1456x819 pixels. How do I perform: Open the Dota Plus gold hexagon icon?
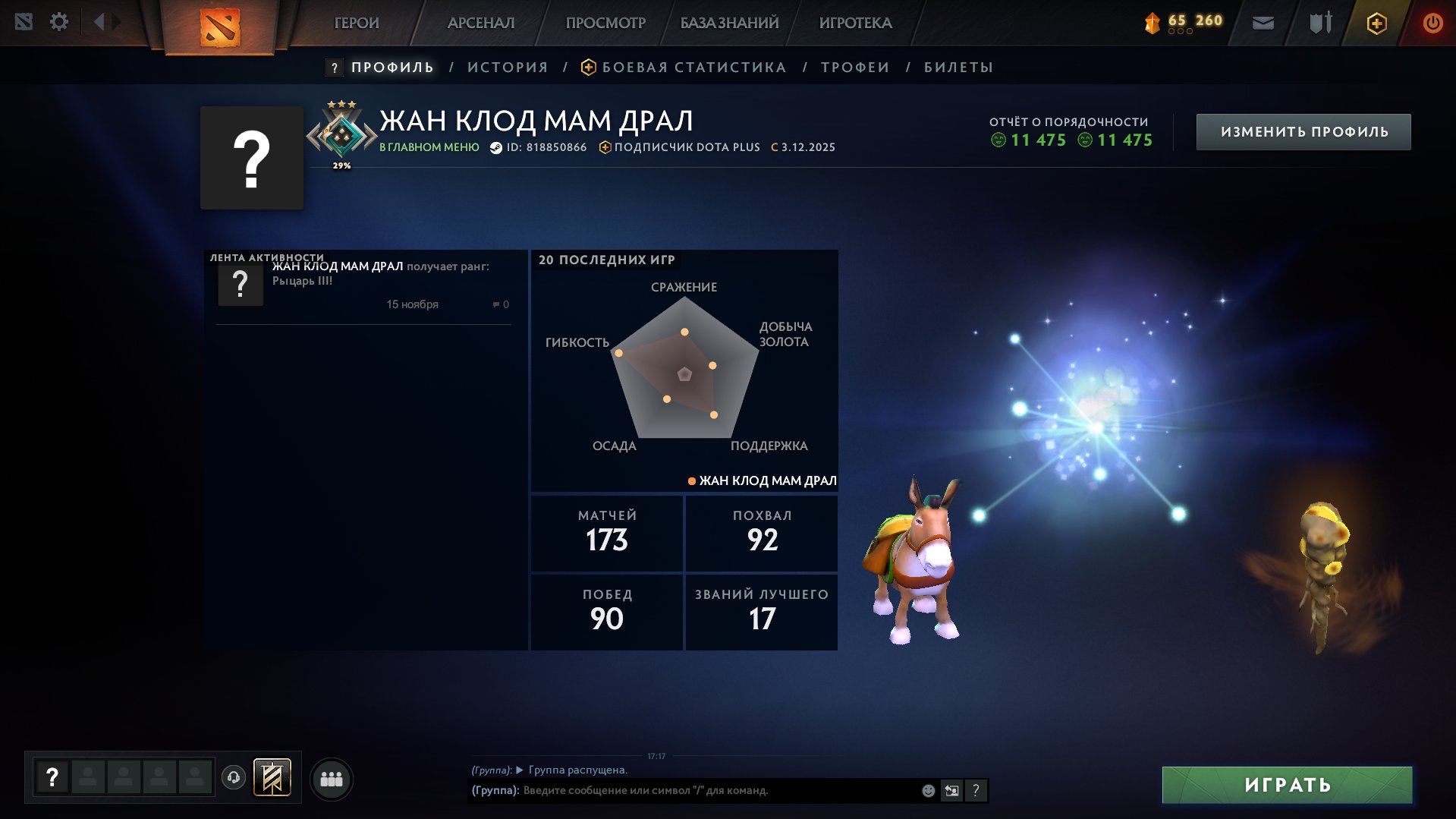[x=1376, y=24]
